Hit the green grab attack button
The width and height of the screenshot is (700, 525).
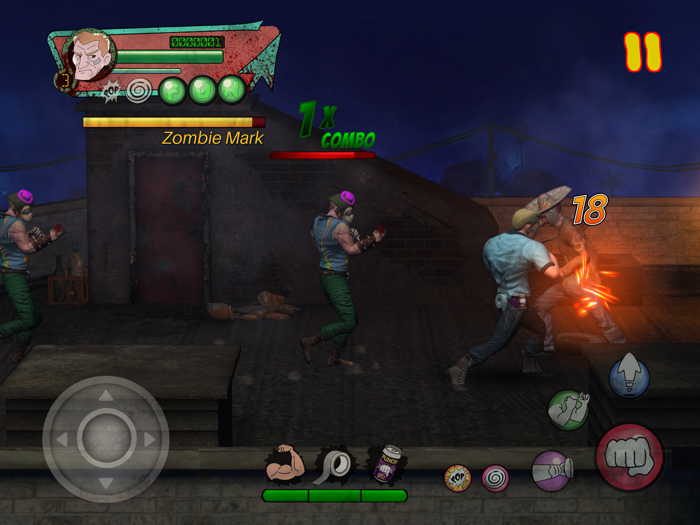tap(568, 409)
